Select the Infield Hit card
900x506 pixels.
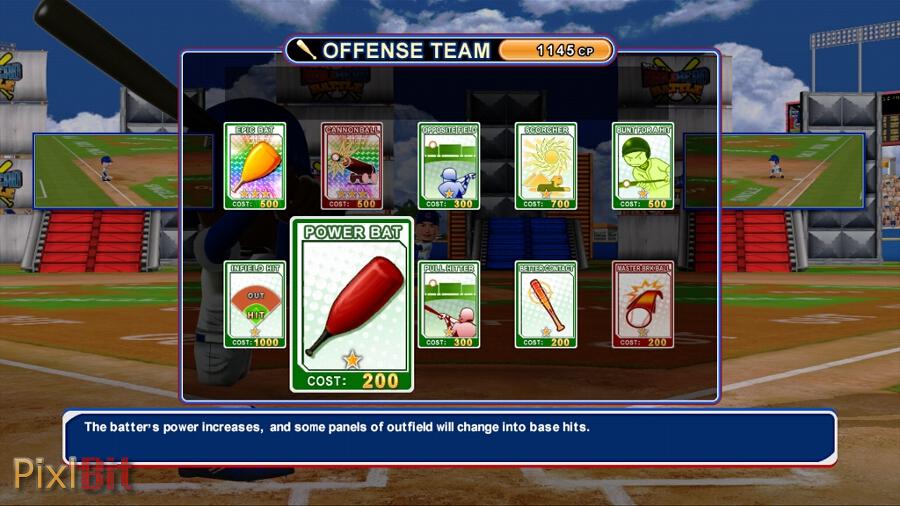pyautogui.click(x=254, y=304)
